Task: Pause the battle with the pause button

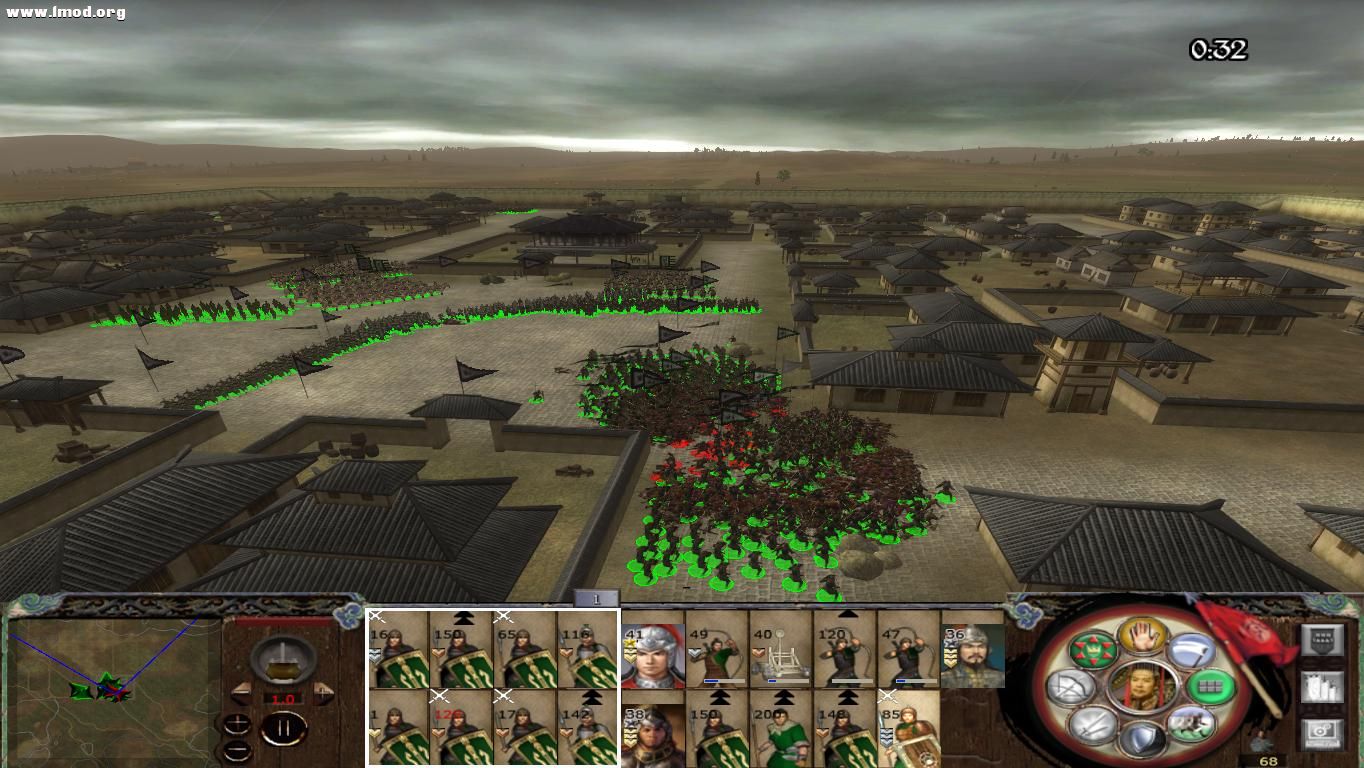Action: [x=284, y=727]
